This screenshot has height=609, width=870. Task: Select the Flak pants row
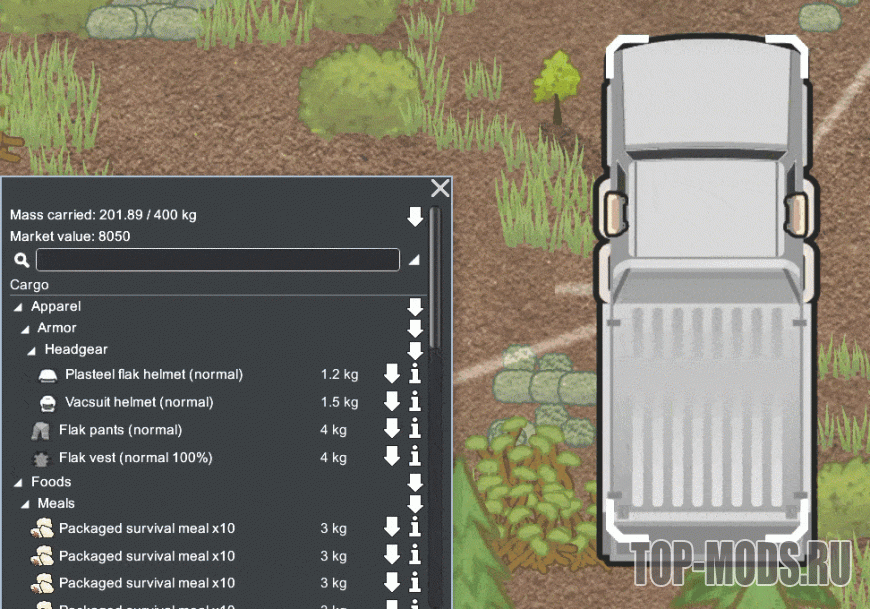pos(120,430)
